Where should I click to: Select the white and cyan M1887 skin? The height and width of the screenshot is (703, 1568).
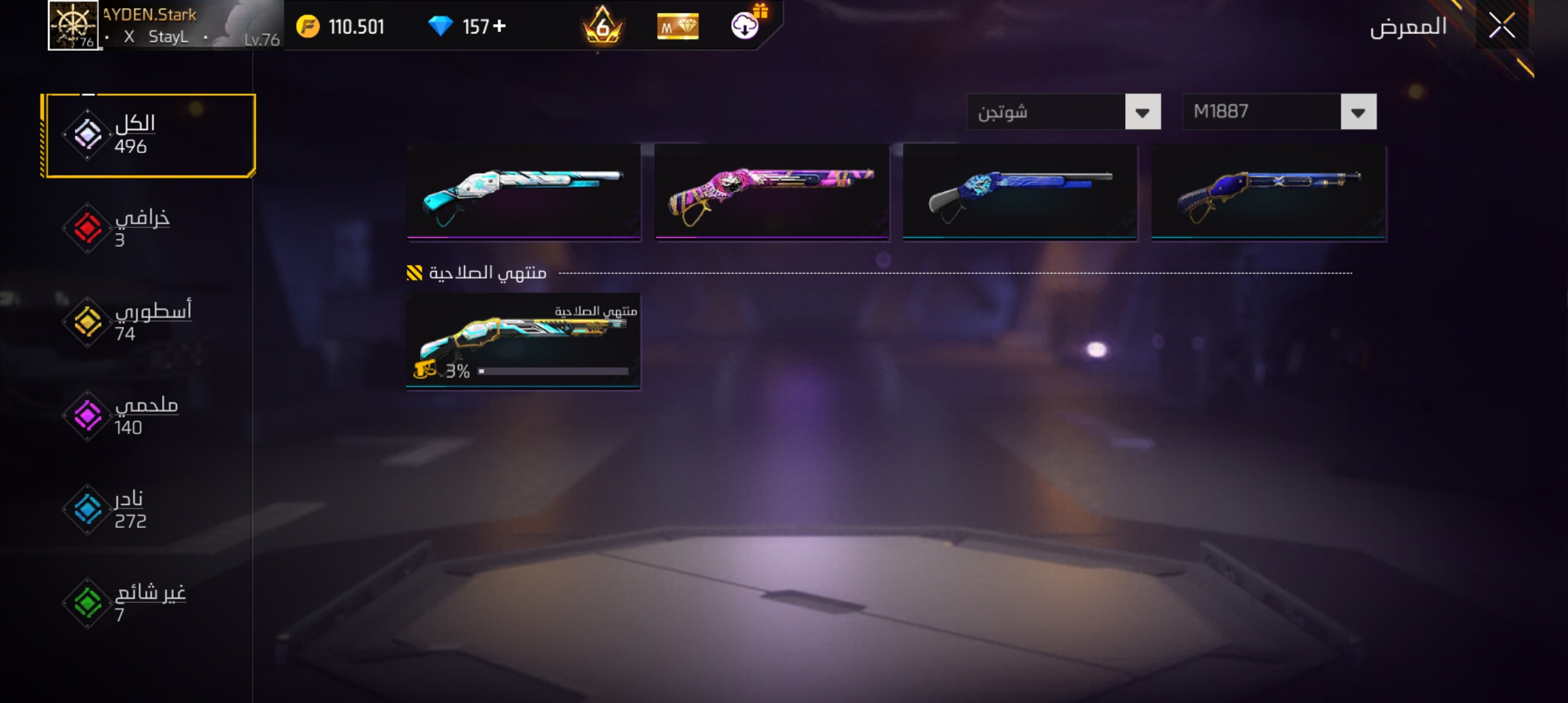(x=524, y=191)
